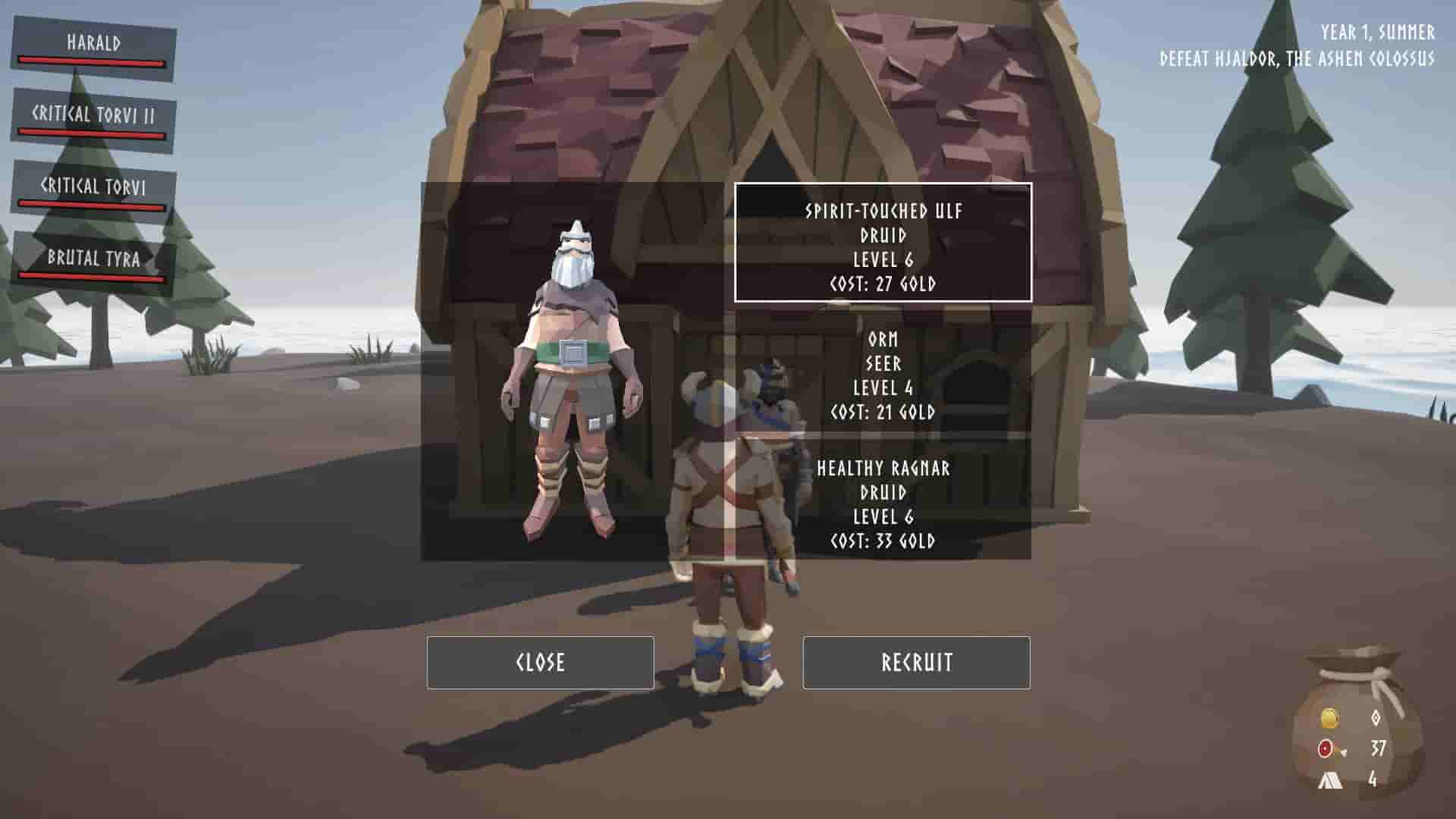The width and height of the screenshot is (1456, 819).
Task: Open the quest objective Defeat Hjaldor
Action: click(x=1297, y=56)
